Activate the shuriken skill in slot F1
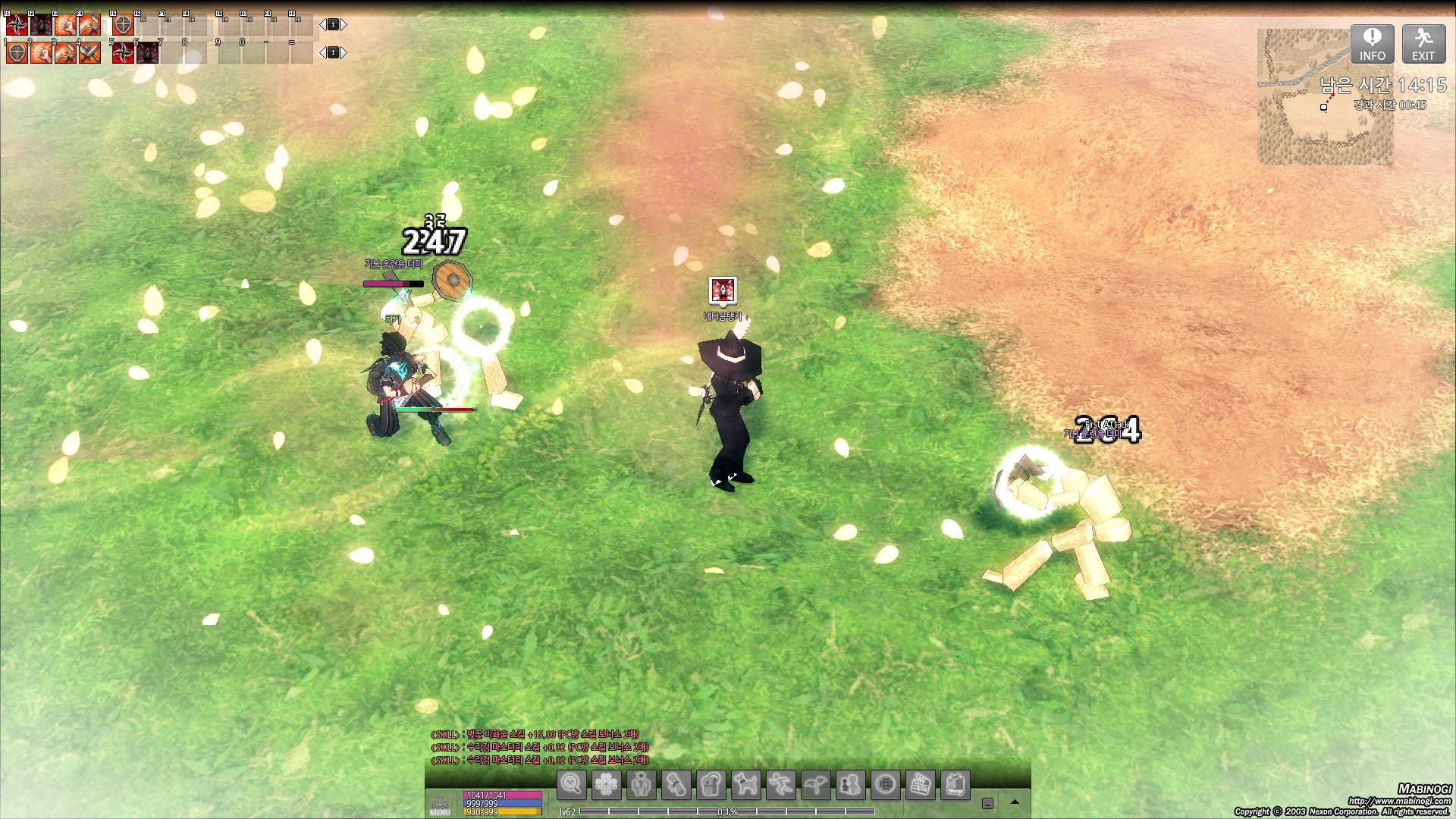The height and width of the screenshot is (819, 1456). coord(16,25)
